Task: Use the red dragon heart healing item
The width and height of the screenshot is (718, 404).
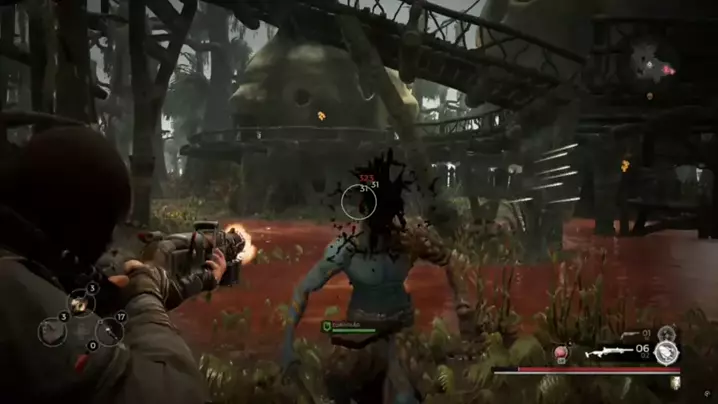Action: 563,354
